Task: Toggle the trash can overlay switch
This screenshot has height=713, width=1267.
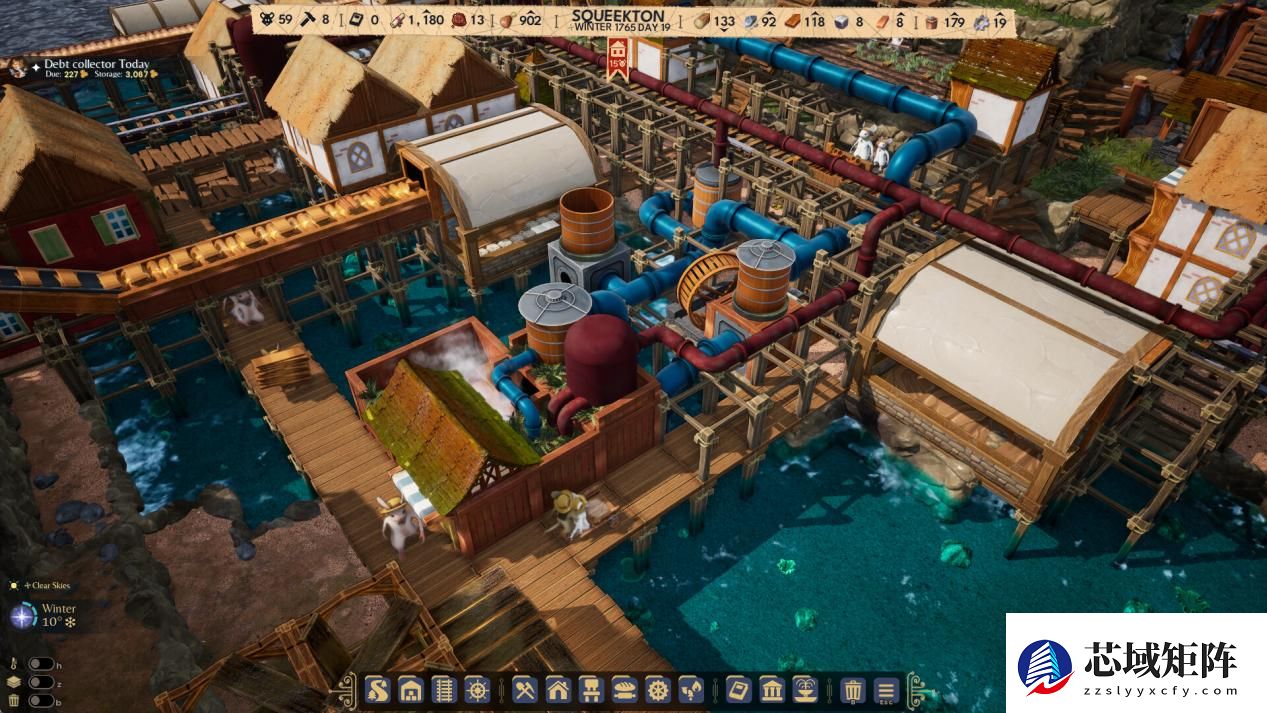Action: pyautogui.click(x=41, y=700)
